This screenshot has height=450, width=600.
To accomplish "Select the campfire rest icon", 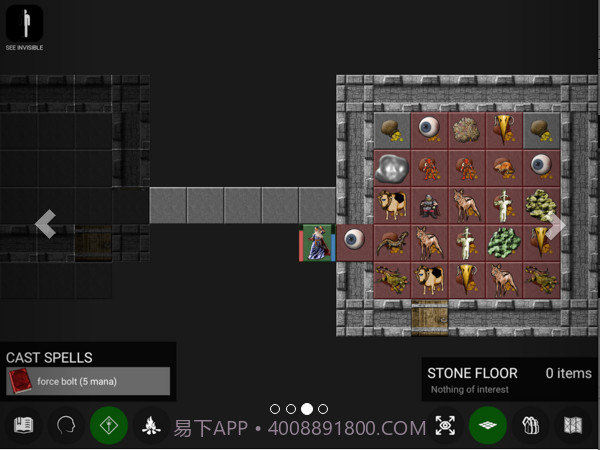I will tap(151, 425).
